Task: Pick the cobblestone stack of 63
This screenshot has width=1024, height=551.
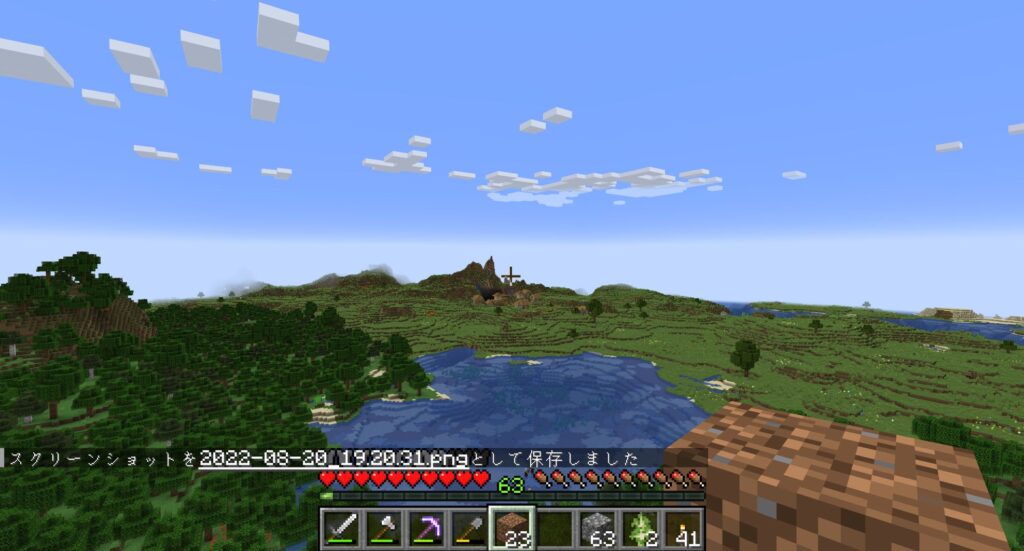Action: pos(598,528)
